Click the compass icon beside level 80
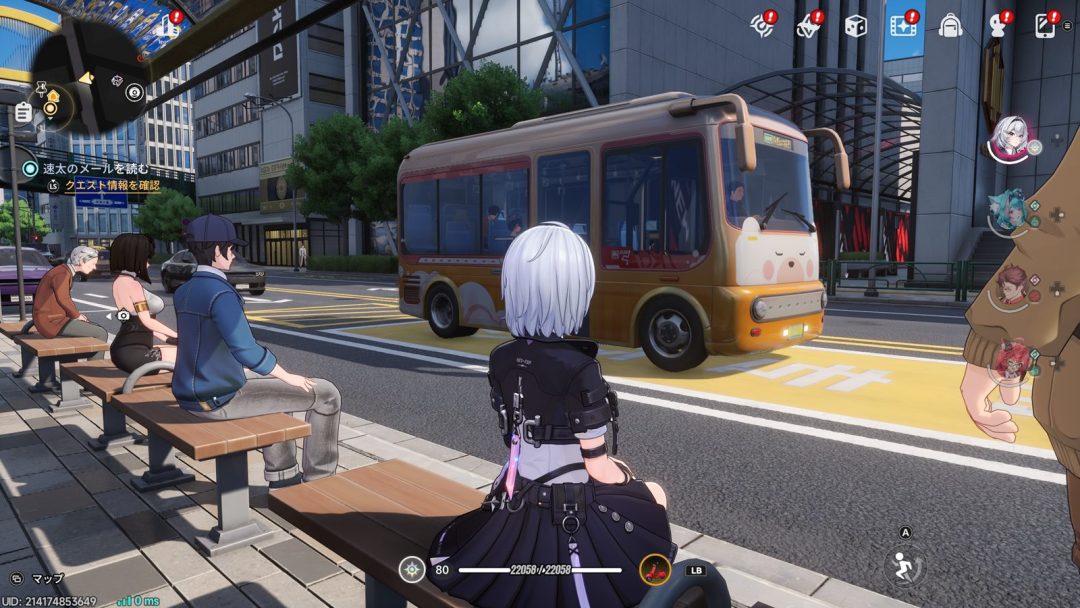The image size is (1080, 608). tap(412, 570)
